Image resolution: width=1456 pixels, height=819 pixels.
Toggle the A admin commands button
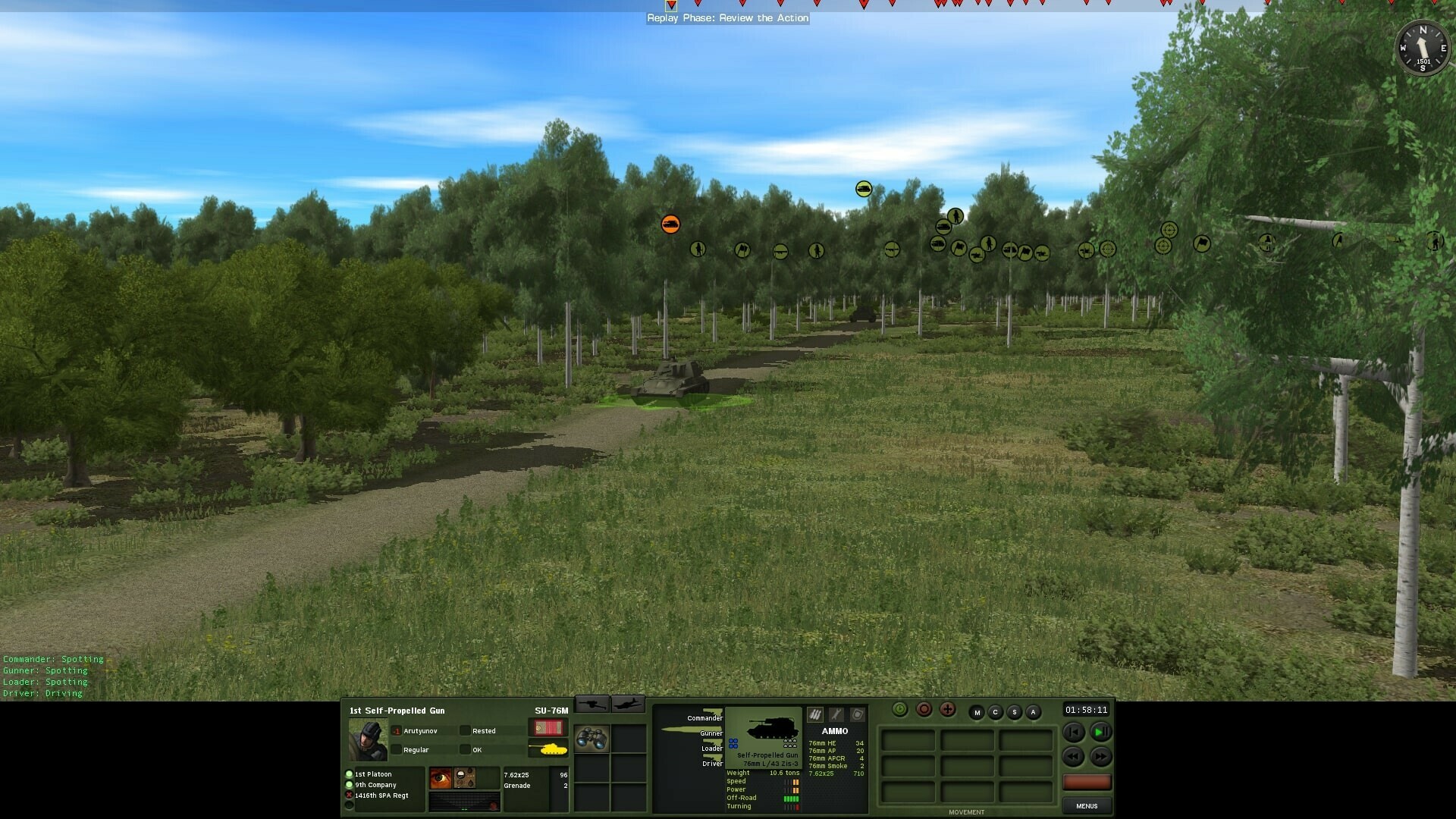[1032, 712]
